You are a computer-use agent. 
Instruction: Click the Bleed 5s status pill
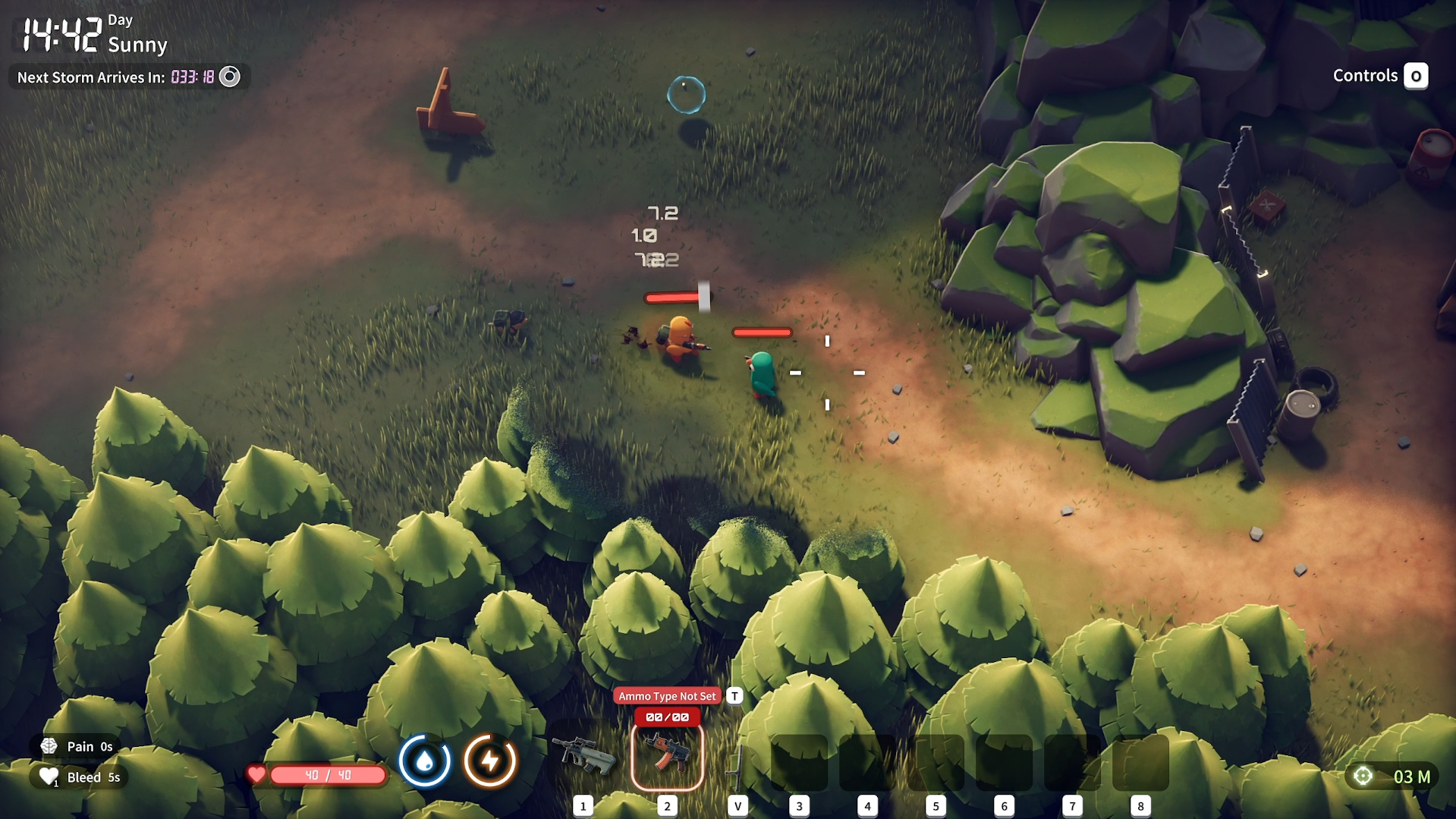pos(79,776)
